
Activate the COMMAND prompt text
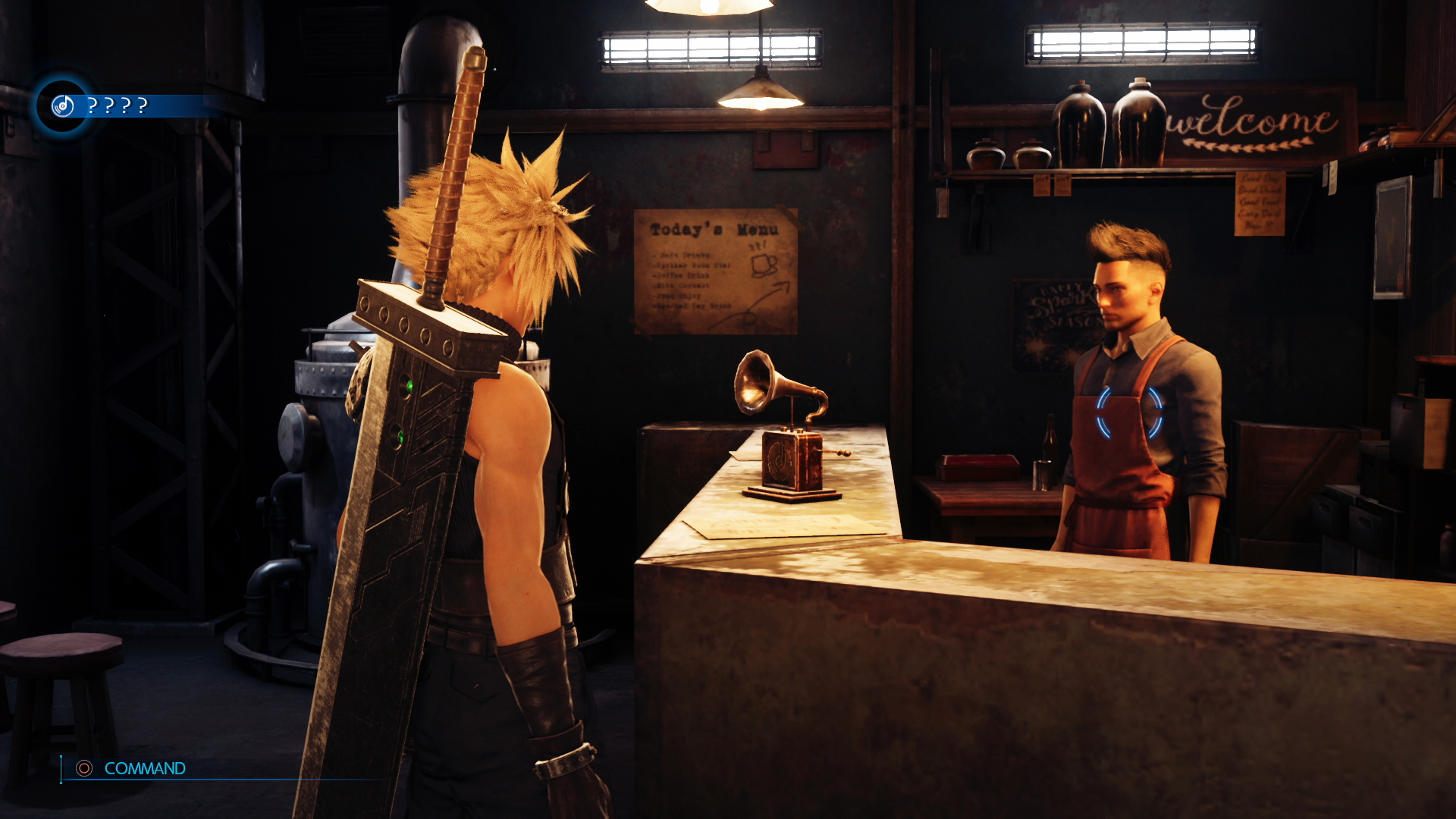tap(144, 768)
